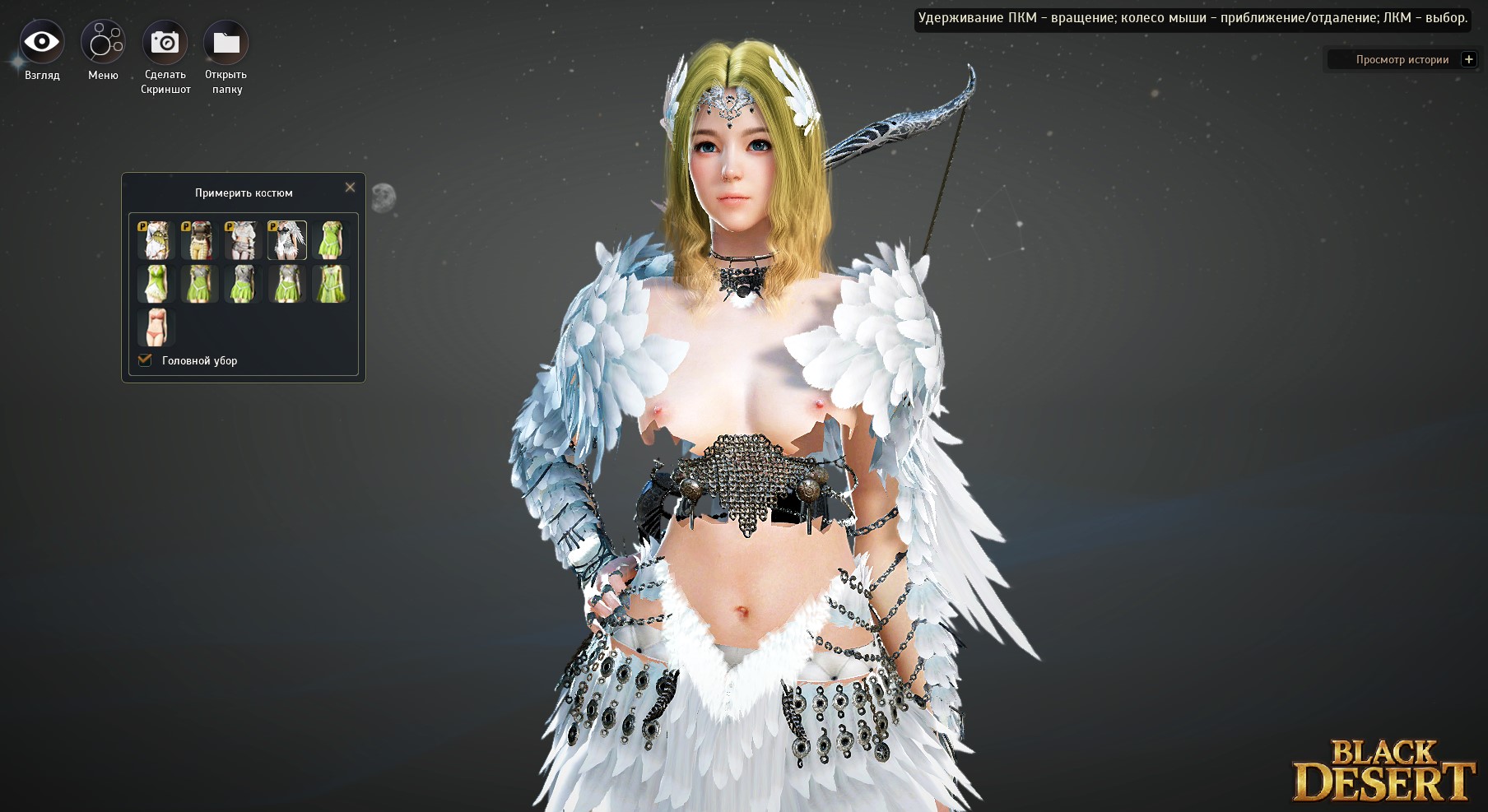
Task: Select the pink underwear costume thumbnail
Action: (156, 327)
